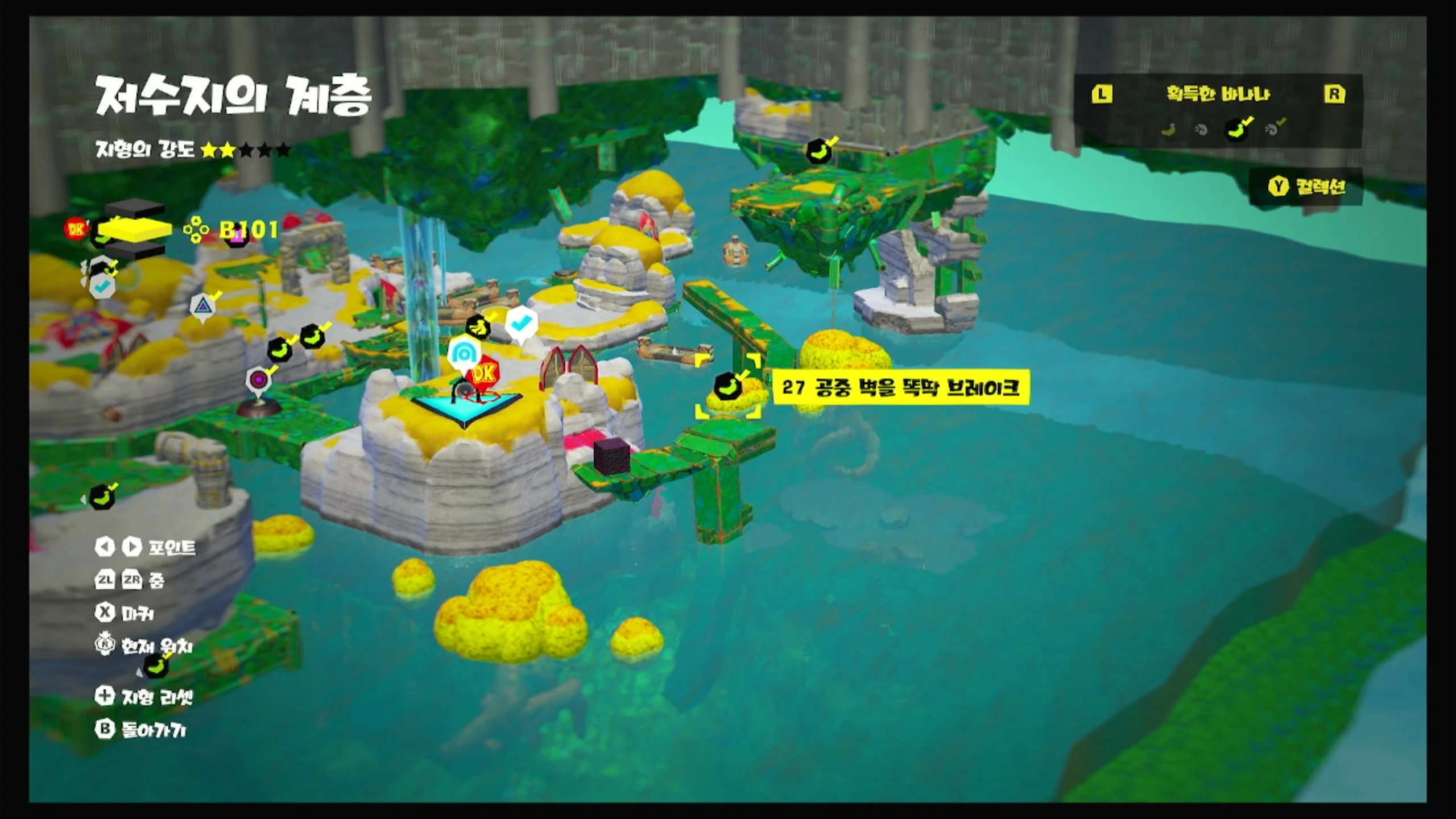Show uncollected bananas filter icon

pos(1168,130)
